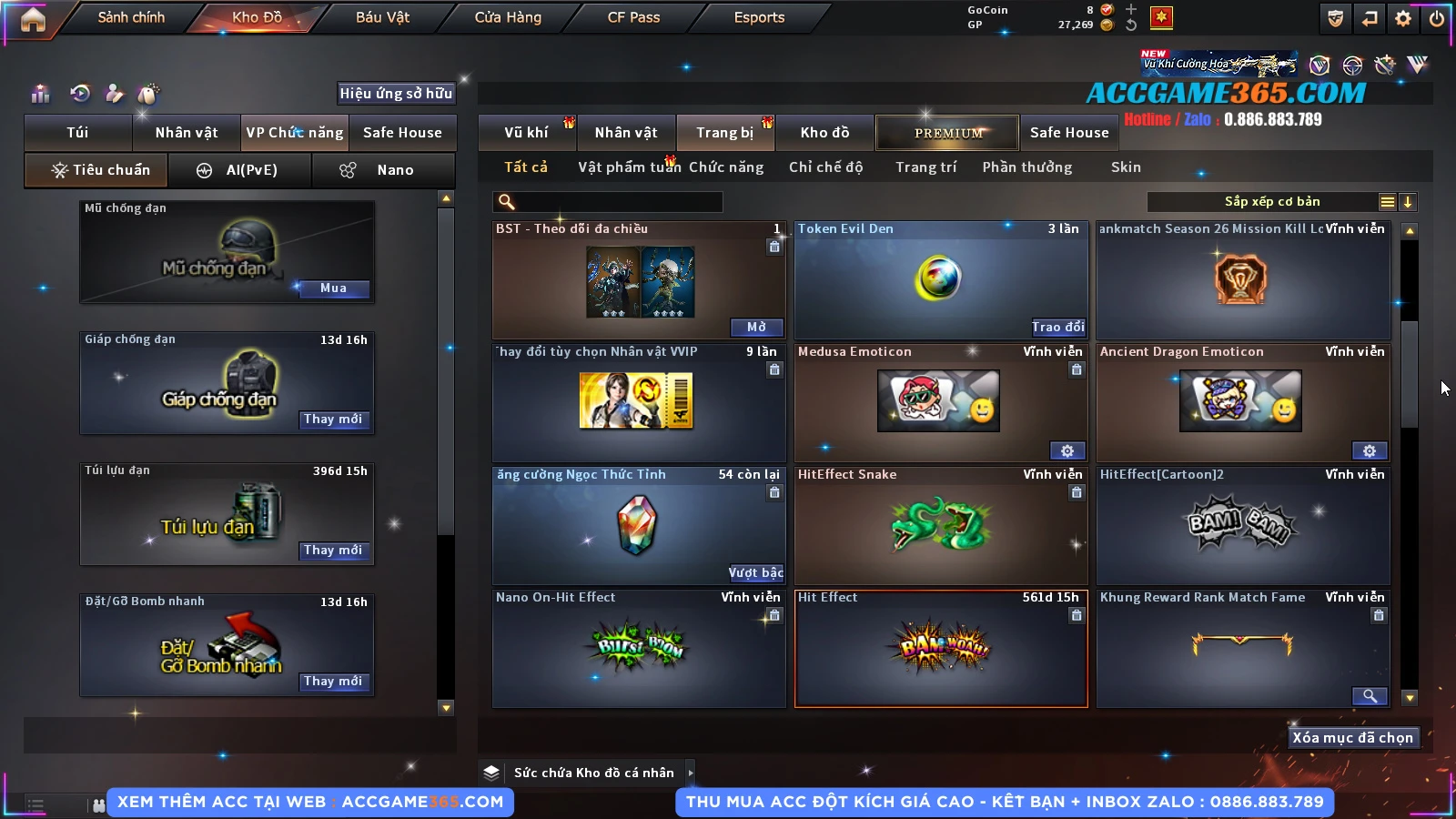Buy the Mũ chống đạn helmet
The image size is (1456, 819).
tap(333, 288)
